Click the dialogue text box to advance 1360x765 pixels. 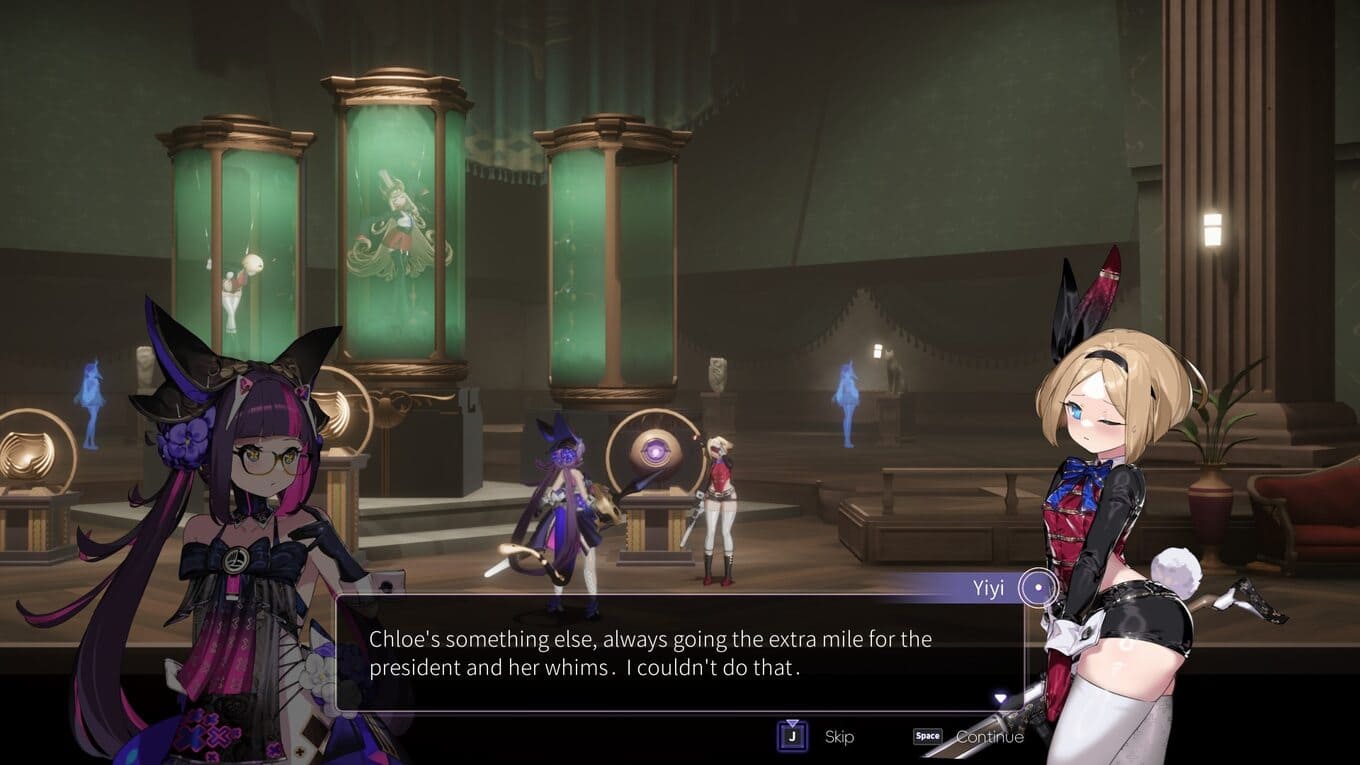click(x=678, y=654)
